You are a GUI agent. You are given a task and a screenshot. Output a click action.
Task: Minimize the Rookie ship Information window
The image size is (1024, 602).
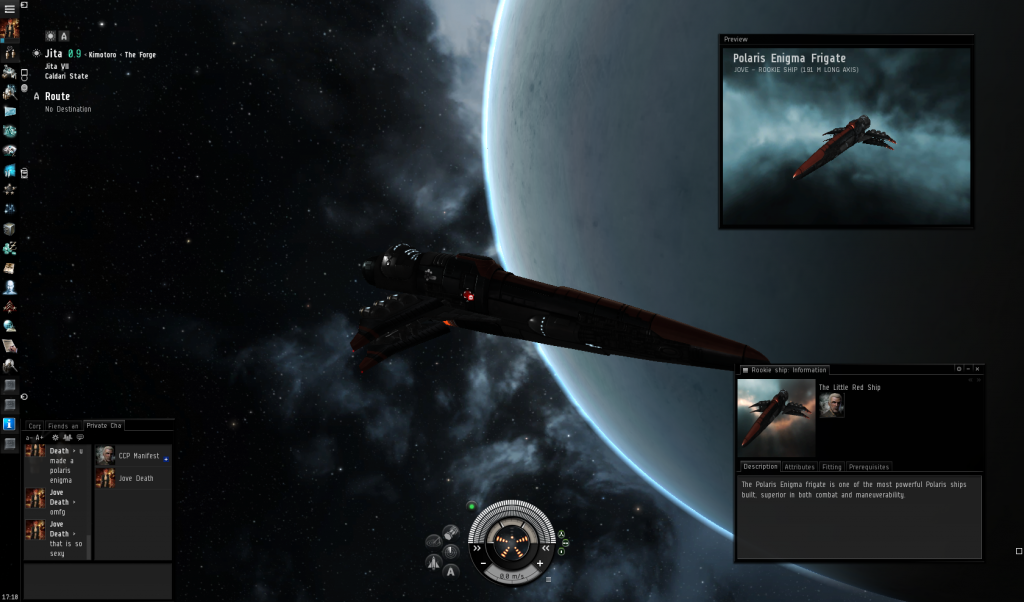[x=968, y=370]
